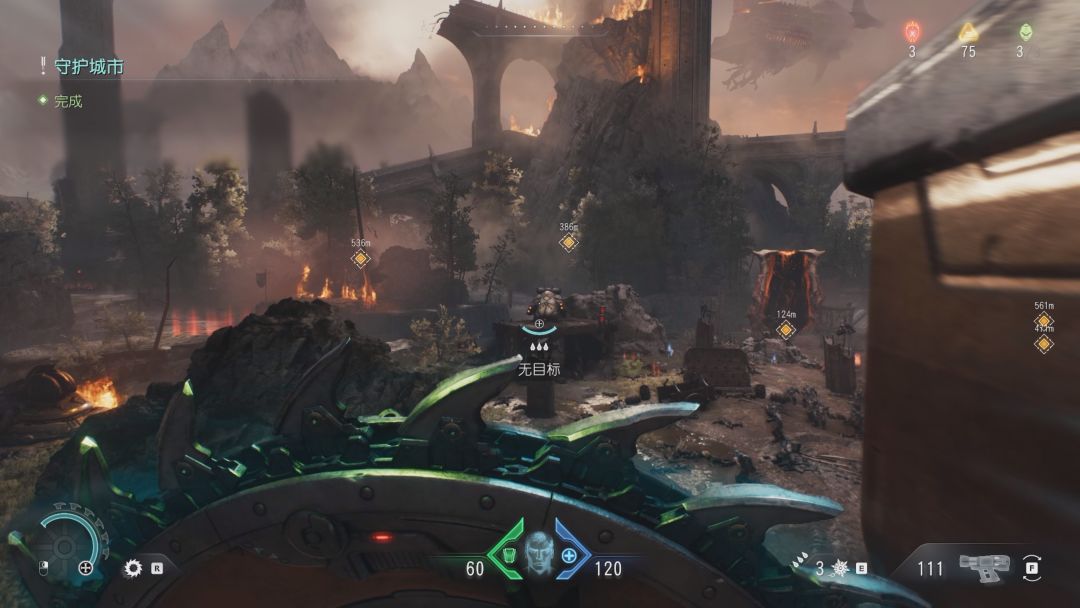Select the 536m objective waypoint marker
The height and width of the screenshot is (608, 1080).
tap(361, 259)
